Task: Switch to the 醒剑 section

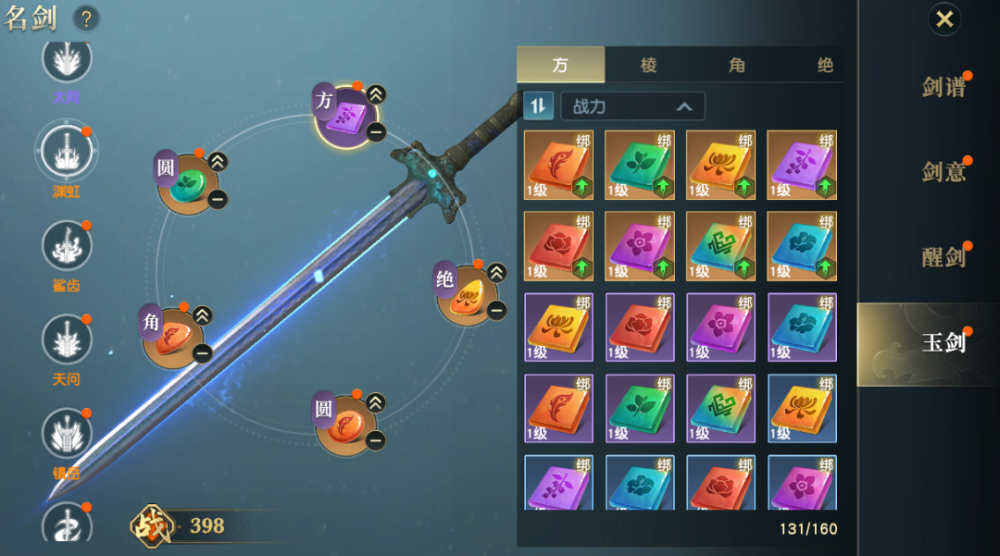Action: point(943,256)
